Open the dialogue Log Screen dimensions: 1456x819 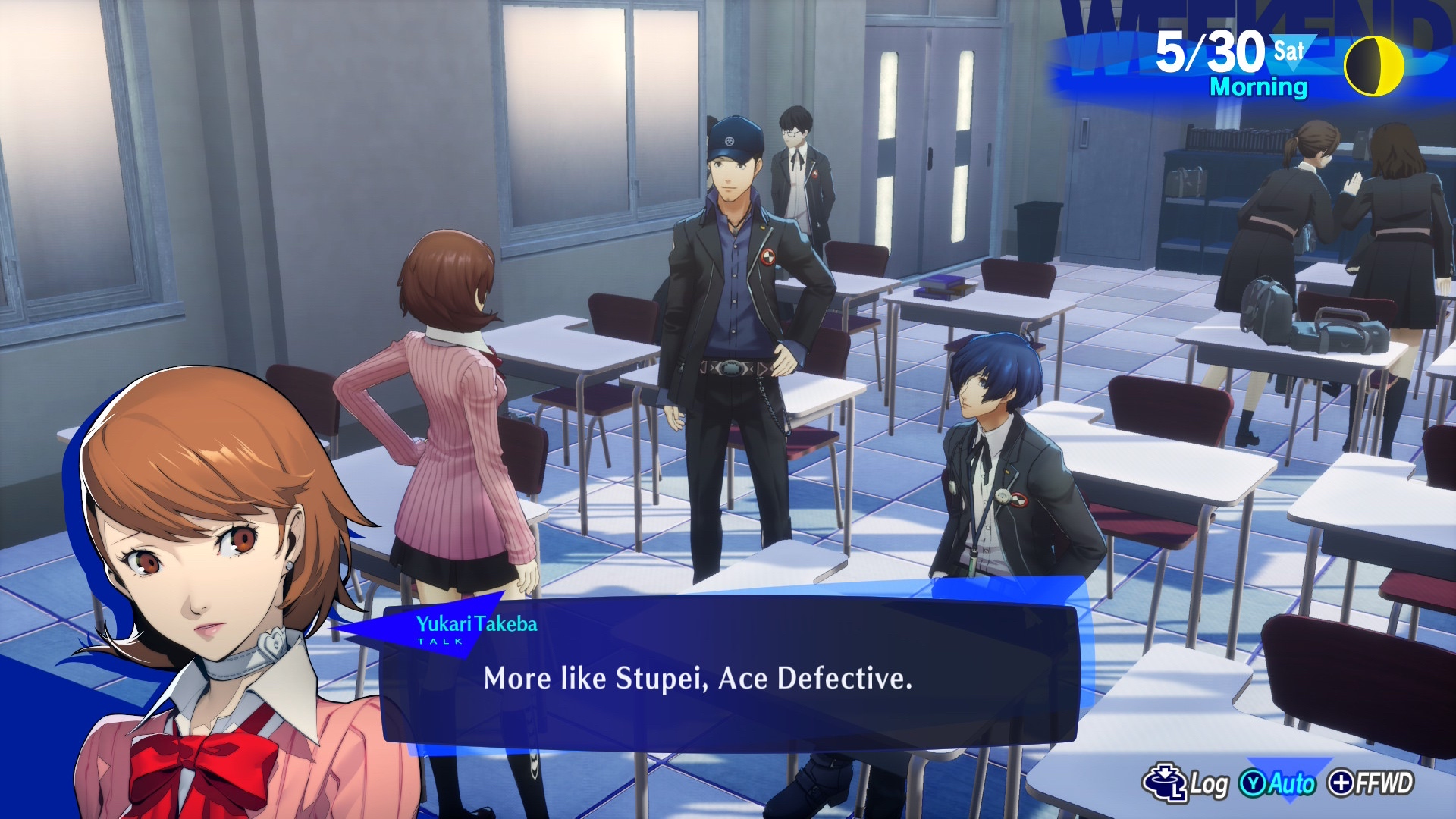point(1186,783)
